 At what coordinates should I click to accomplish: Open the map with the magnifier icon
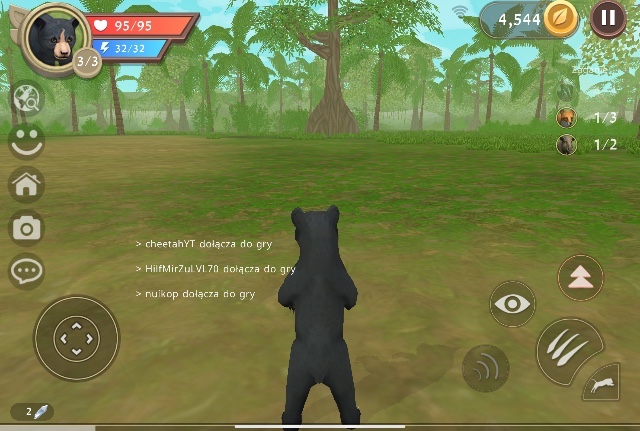pyautogui.click(x=26, y=98)
